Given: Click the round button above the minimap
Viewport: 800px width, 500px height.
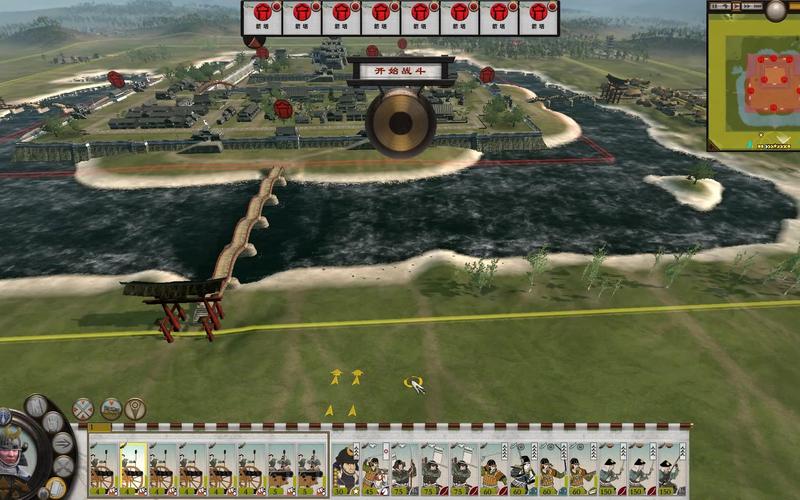Looking at the screenshot, I should (775, 10).
